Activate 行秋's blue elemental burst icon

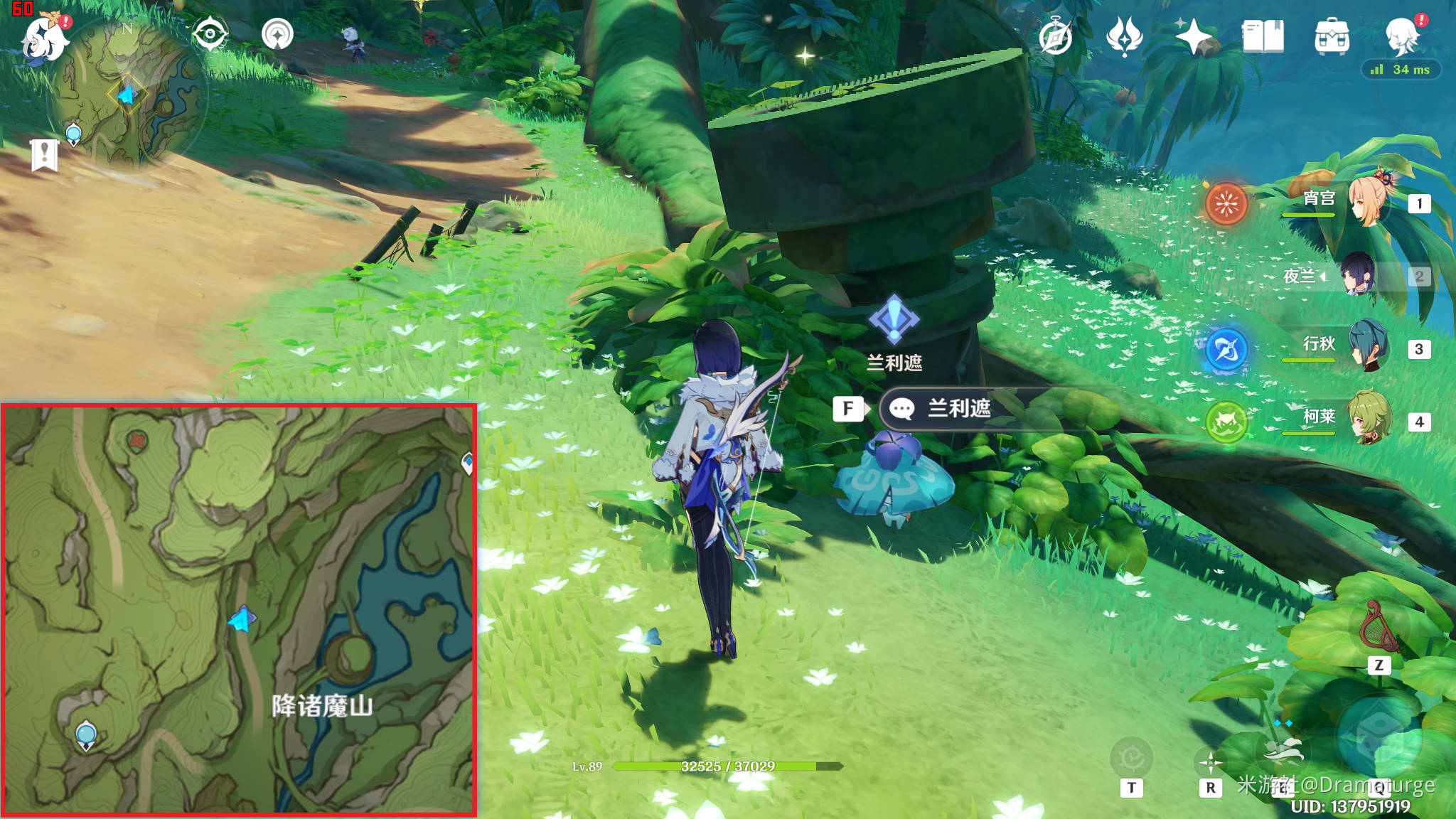(1226, 349)
